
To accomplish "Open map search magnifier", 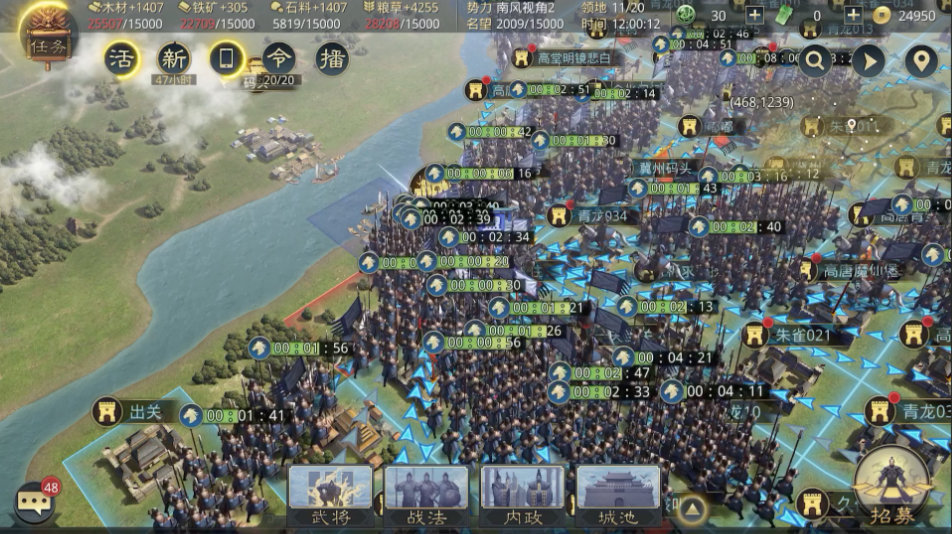I will pyautogui.click(x=815, y=61).
